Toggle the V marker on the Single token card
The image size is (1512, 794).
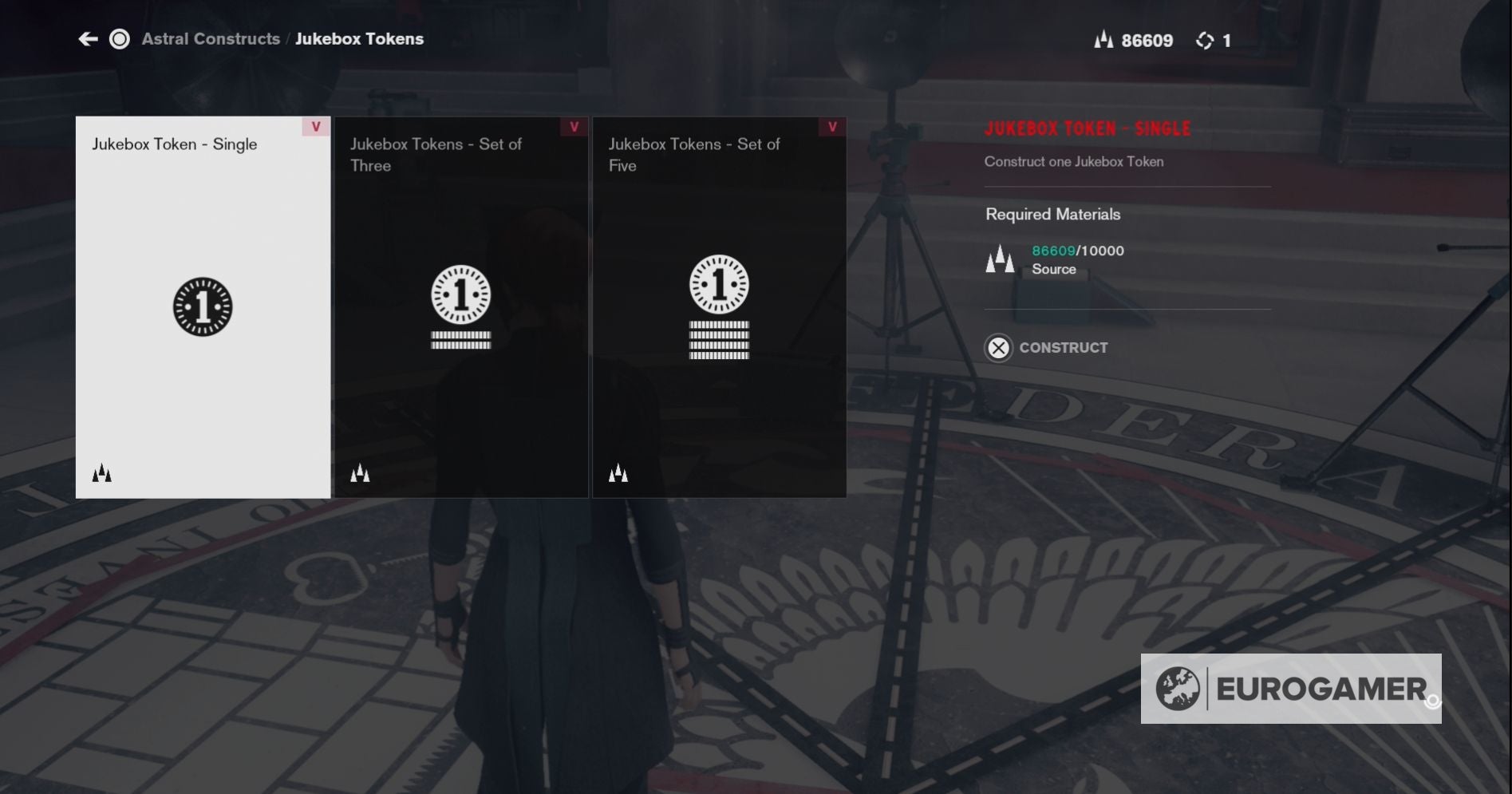point(315,126)
